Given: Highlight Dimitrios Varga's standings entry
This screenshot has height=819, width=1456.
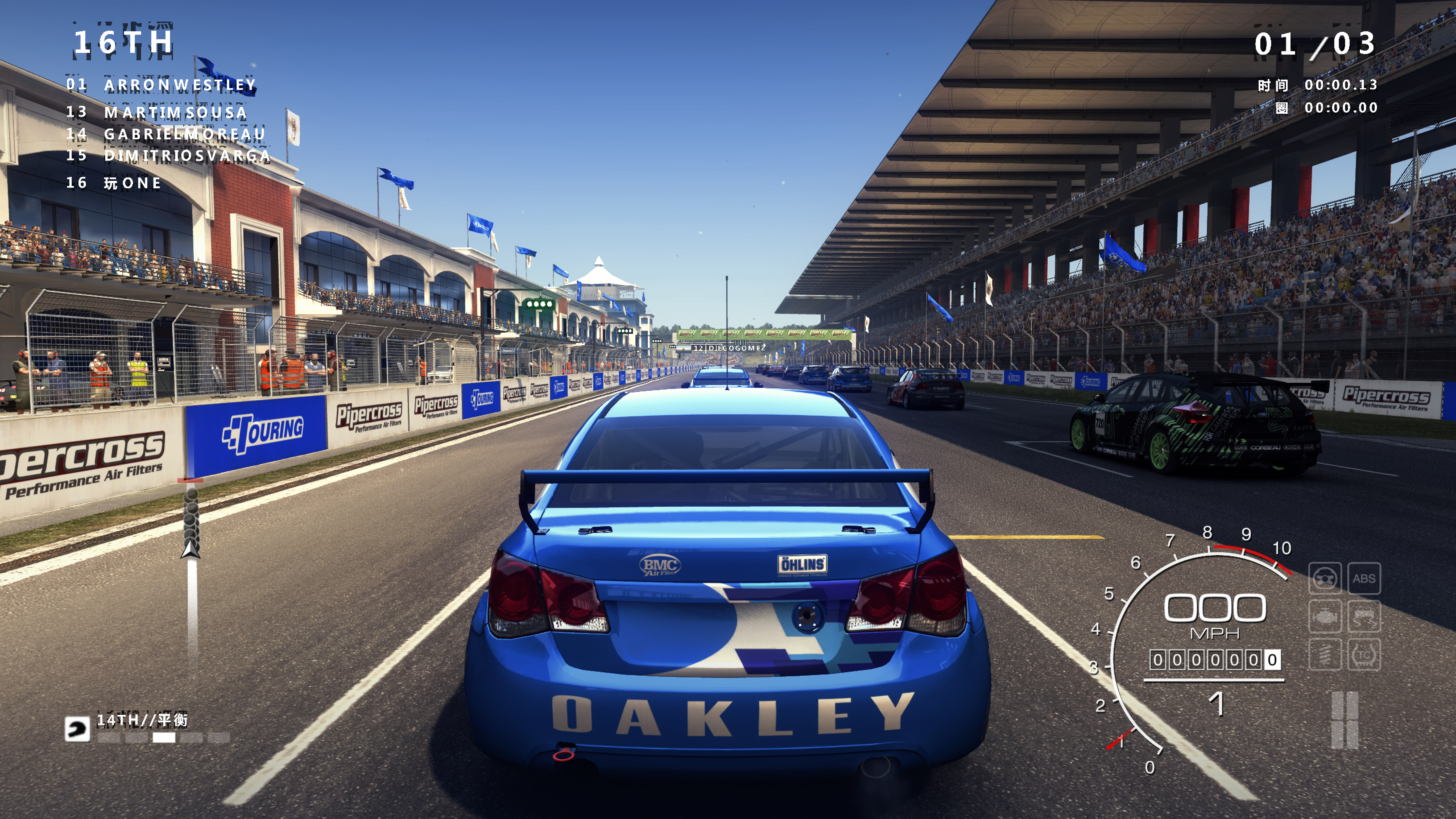Looking at the screenshot, I should (x=187, y=156).
